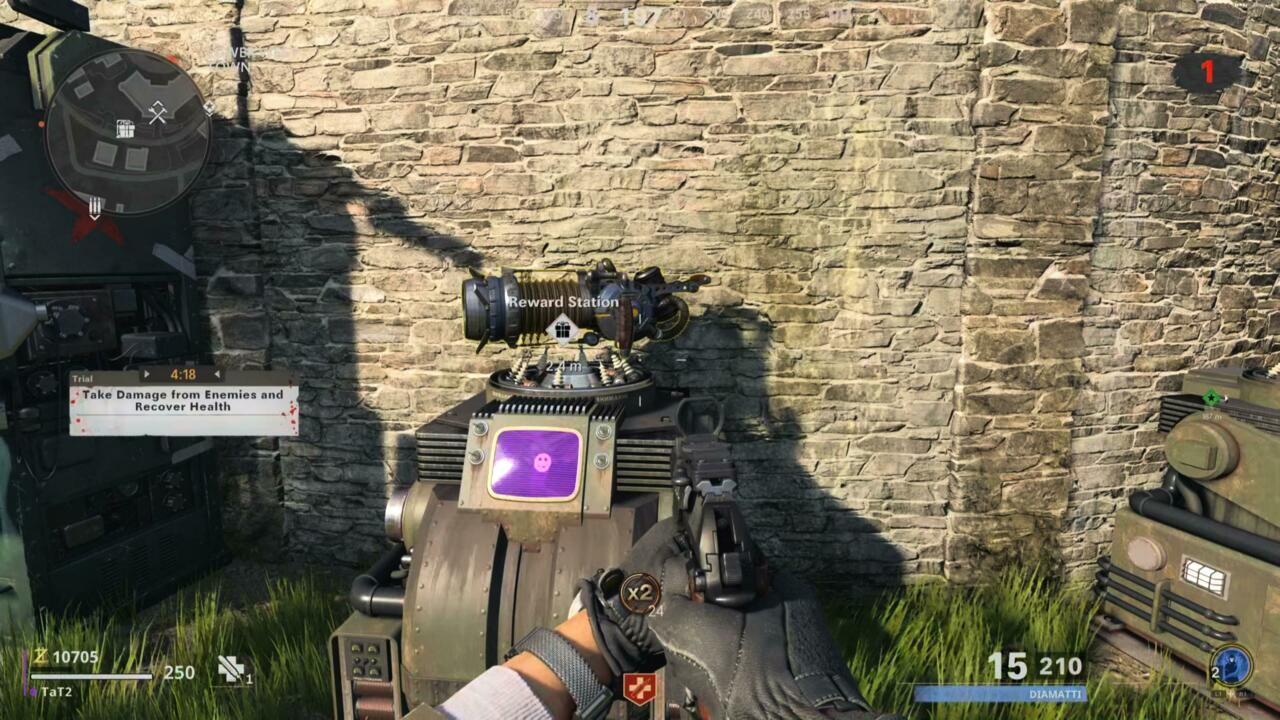Adjust the 250 armor progress bar
This screenshot has height=720, width=1280.
click(92, 675)
